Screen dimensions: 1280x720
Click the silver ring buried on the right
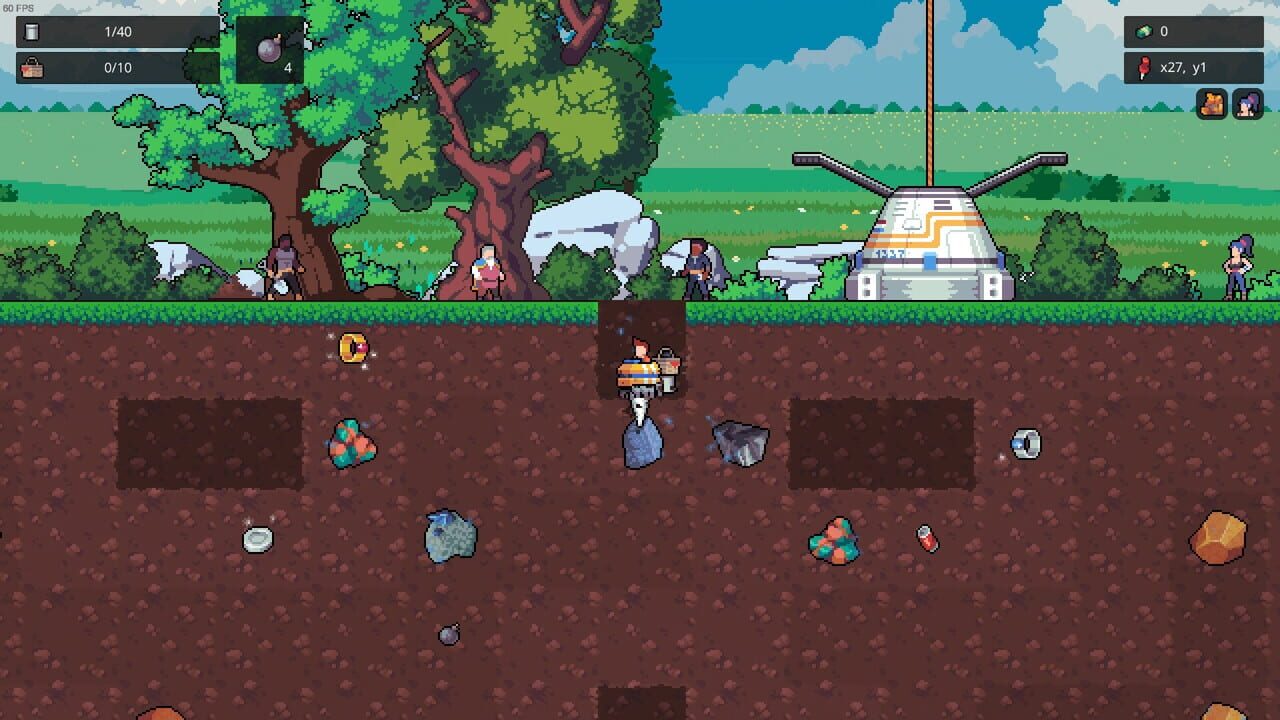1026,443
